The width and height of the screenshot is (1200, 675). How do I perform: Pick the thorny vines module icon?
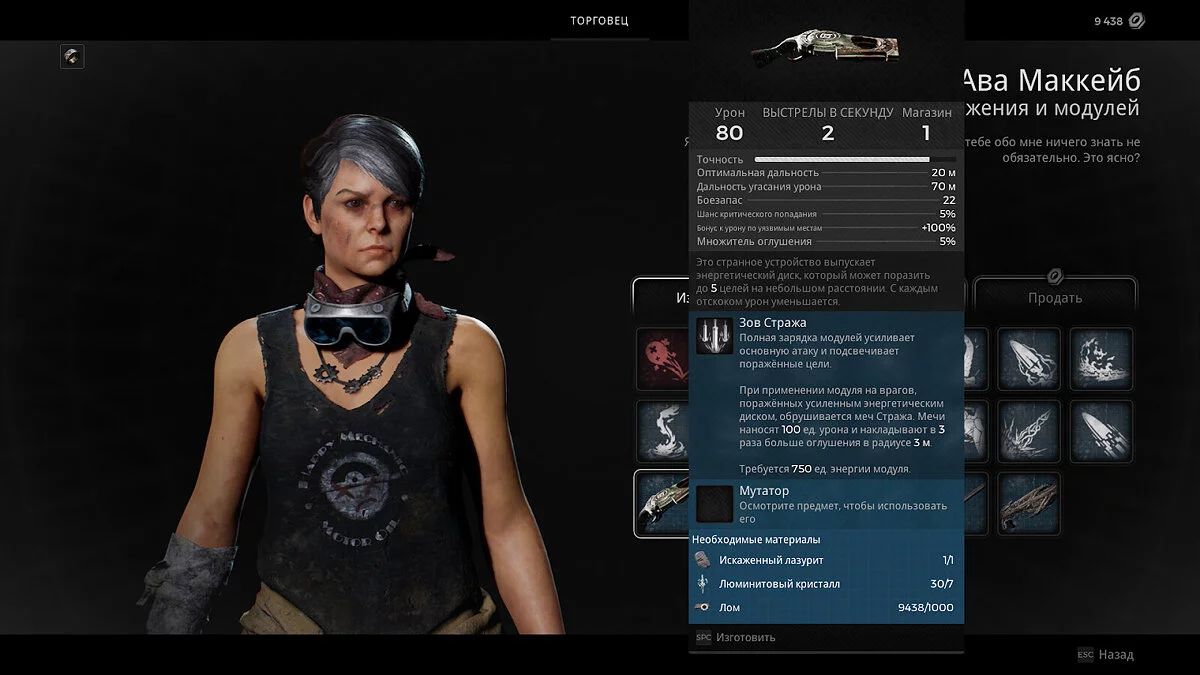click(x=1028, y=431)
